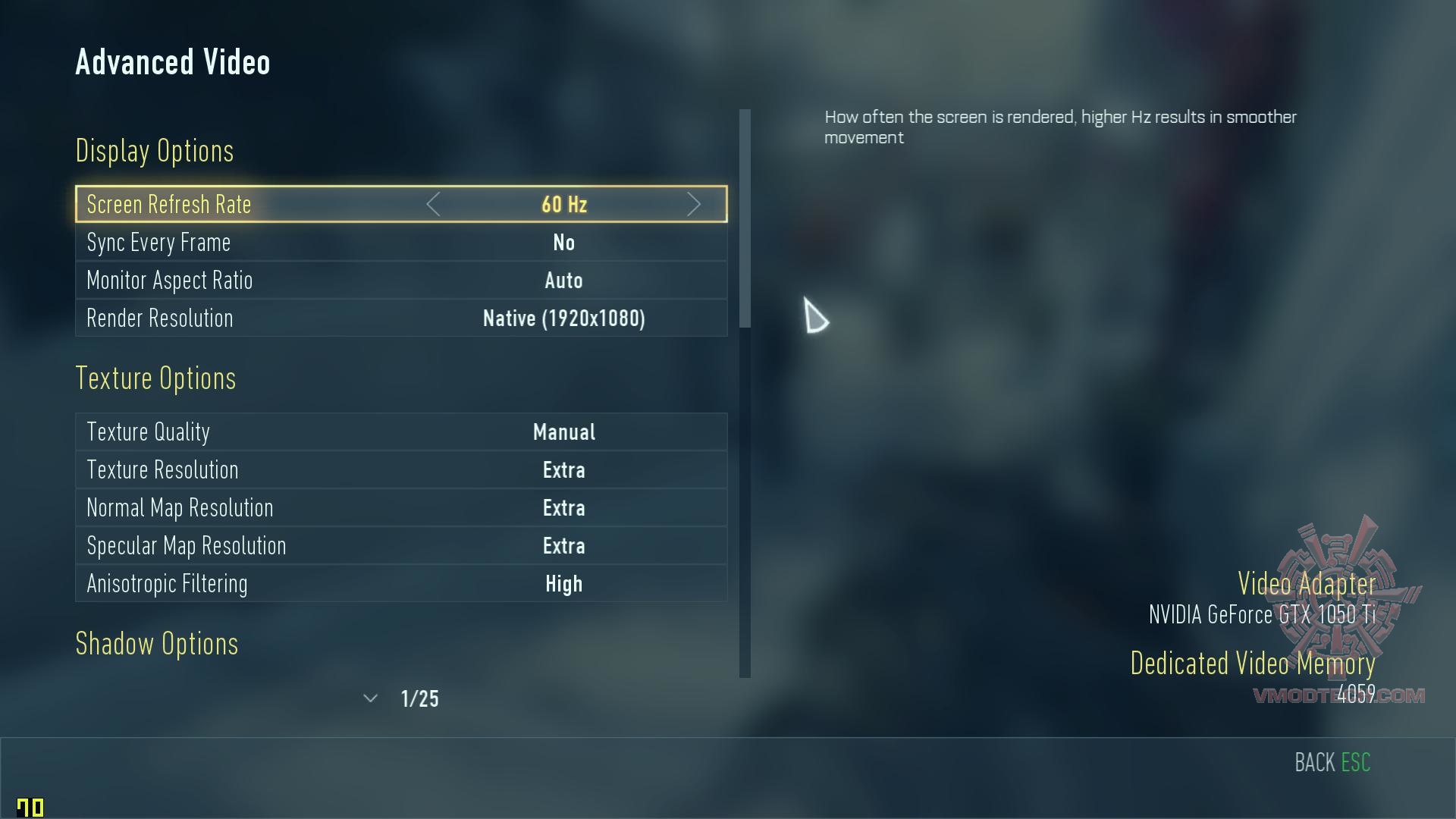Select the Specular Map Resolution row

(x=400, y=546)
